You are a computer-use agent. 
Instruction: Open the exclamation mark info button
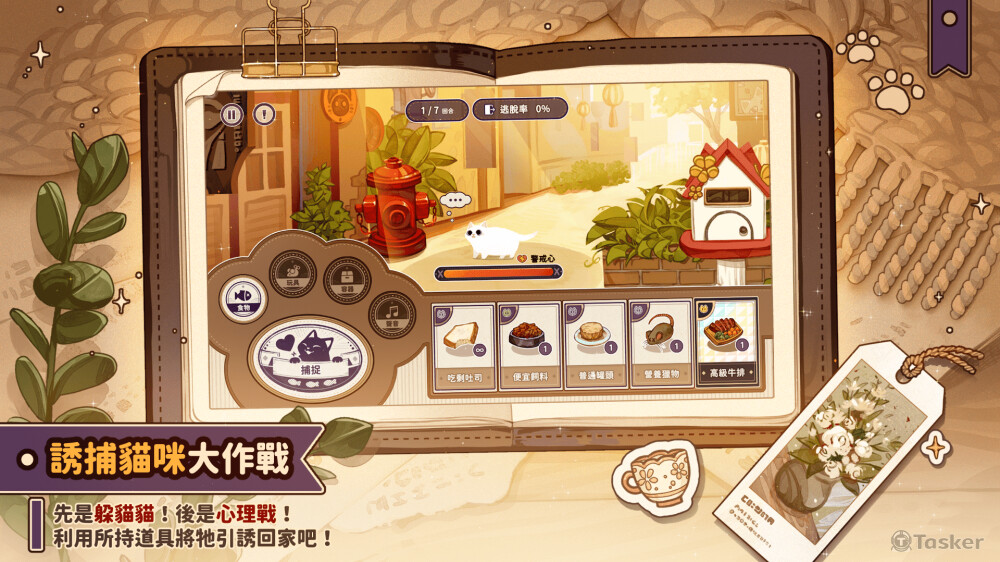pos(263,114)
